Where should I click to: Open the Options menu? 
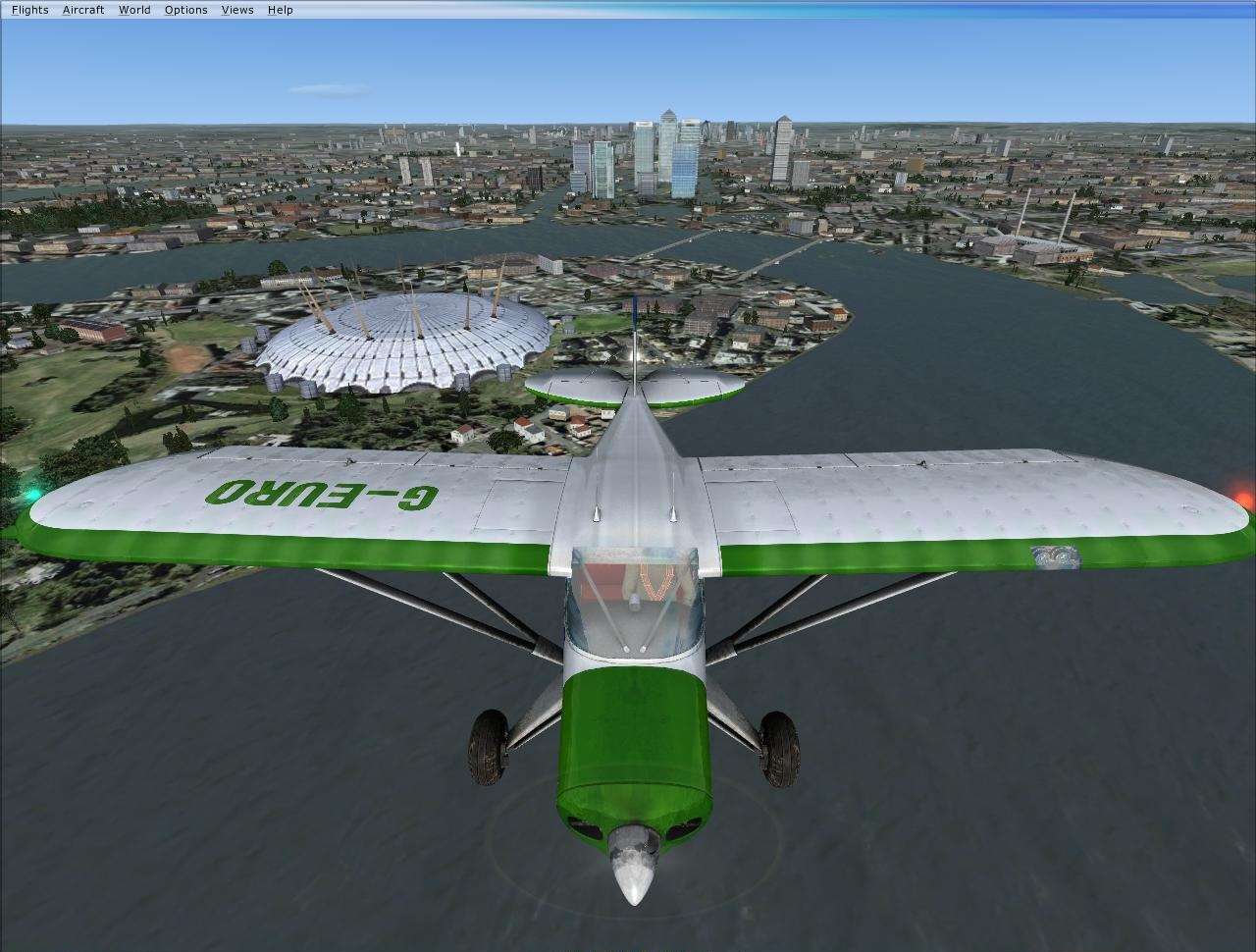click(x=185, y=9)
